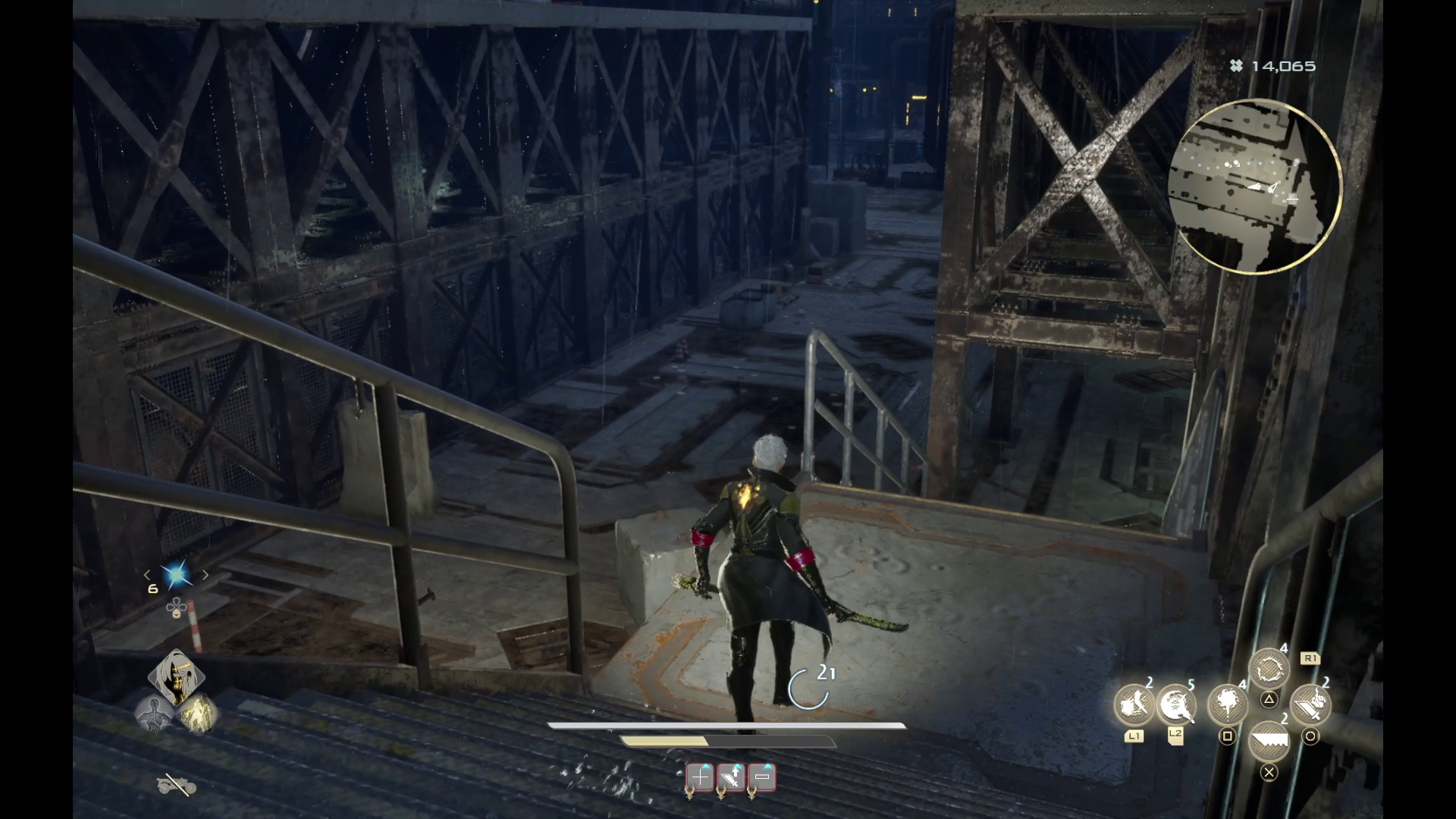This screenshot has height=819, width=1456.
Task: Cycle quick item with the right arrow
Action: click(x=205, y=576)
